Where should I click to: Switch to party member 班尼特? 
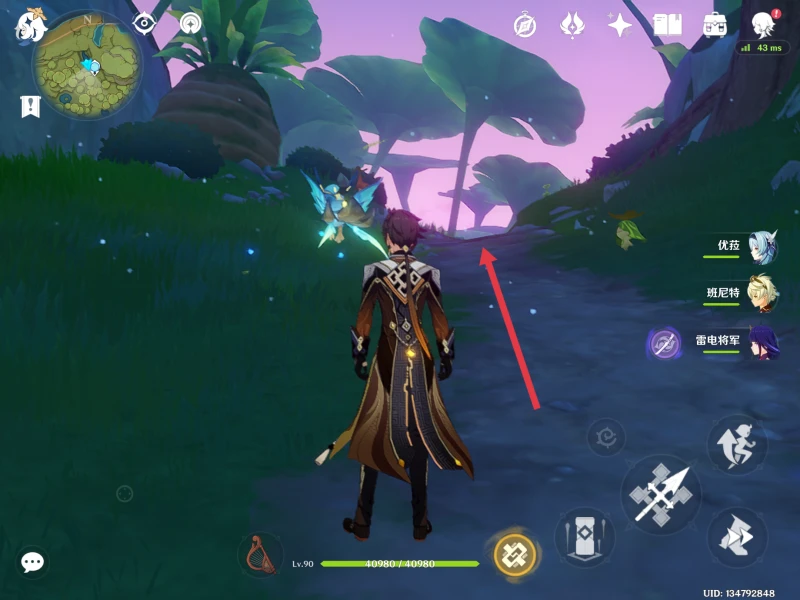(x=763, y=293)
